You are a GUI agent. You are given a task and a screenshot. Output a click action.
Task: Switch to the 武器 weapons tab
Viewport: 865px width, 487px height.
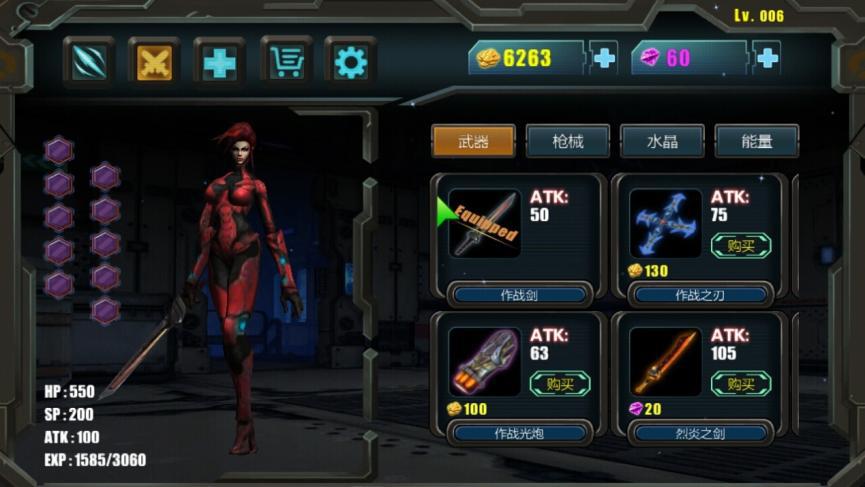[x=473, y=141]
